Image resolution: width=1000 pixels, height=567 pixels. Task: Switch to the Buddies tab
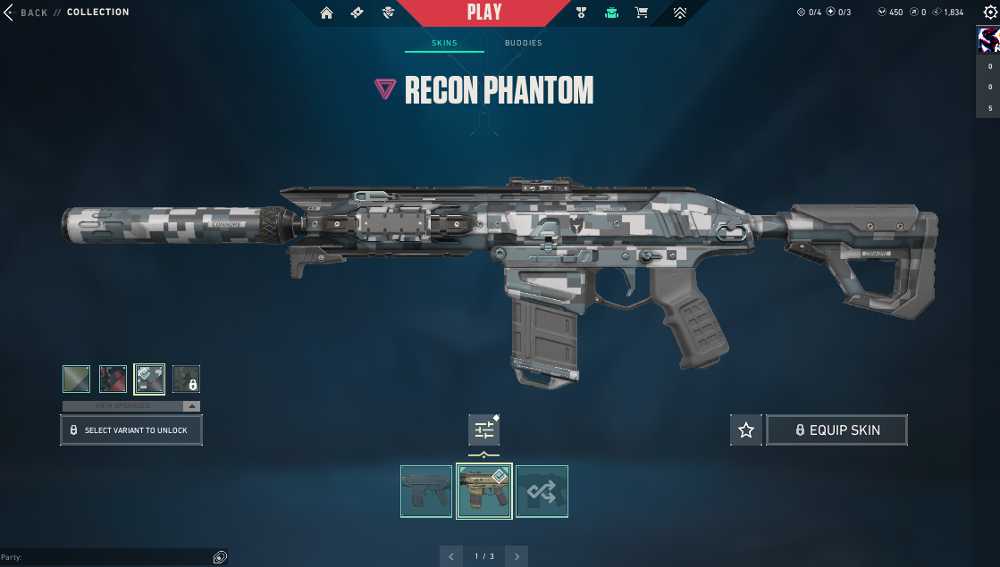523,43
